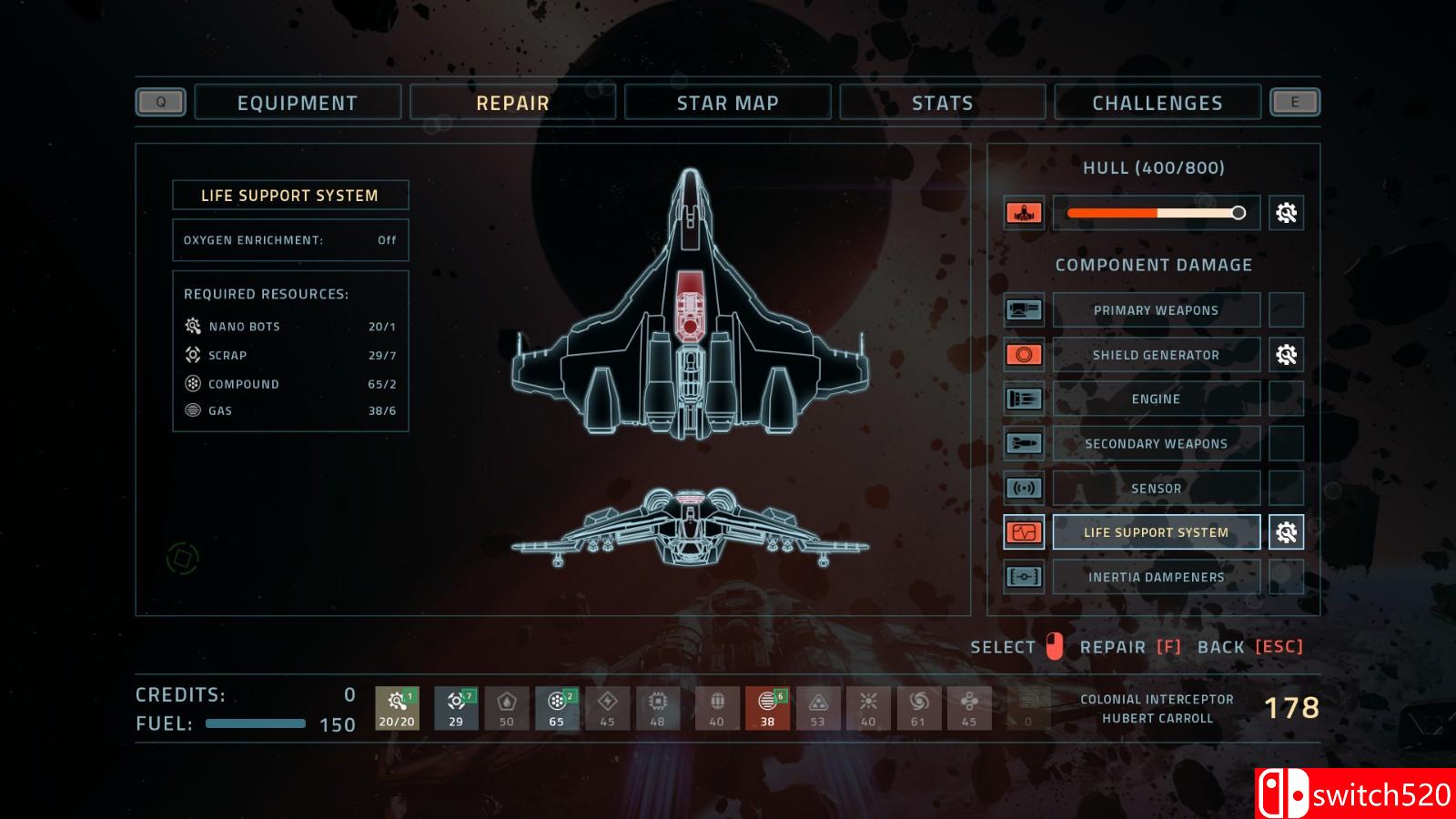Click the Scrap resource slot showing 29

coord(456,708)
